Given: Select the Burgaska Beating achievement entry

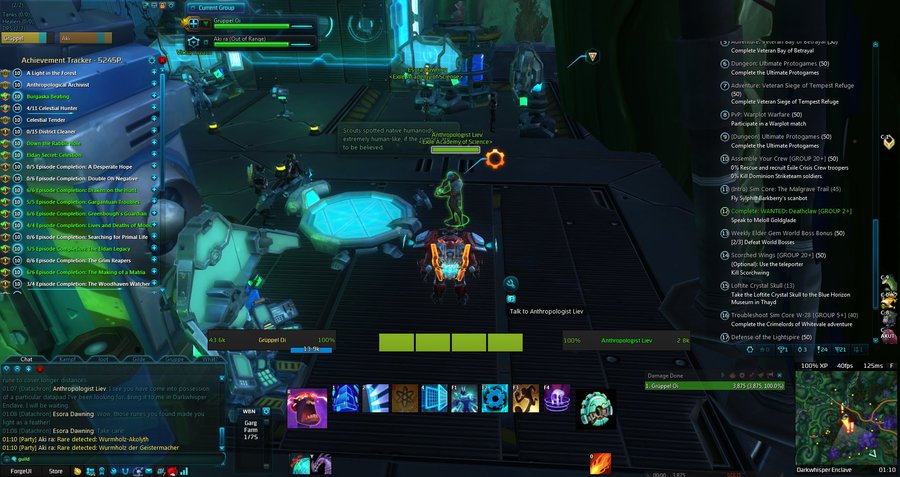Looking at the screenshot, I should pos(60,96).
